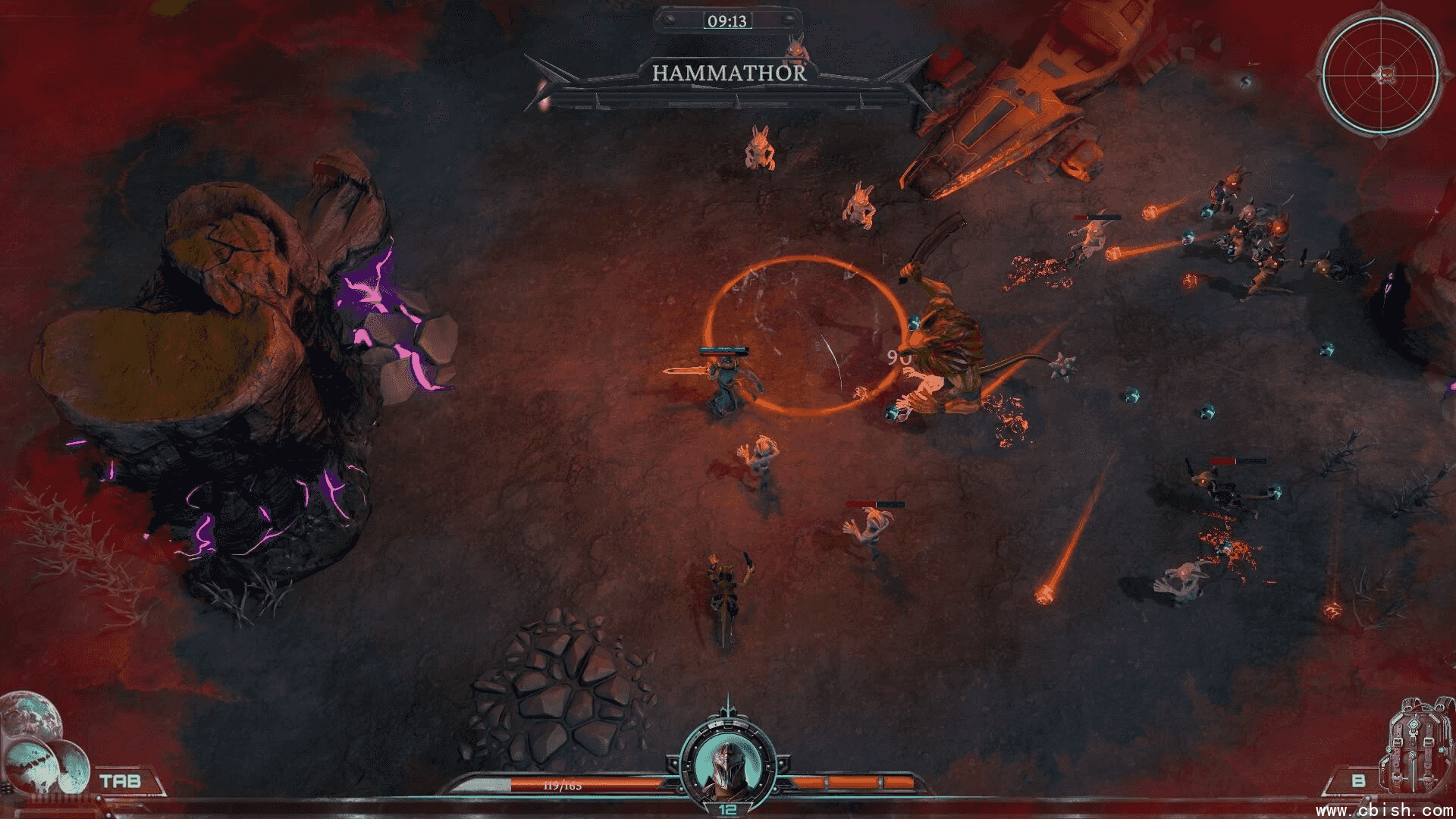This screenshot has width=1456, height=819.
Task: Open the backpack inventory icon
Action: click(1416, 745)
